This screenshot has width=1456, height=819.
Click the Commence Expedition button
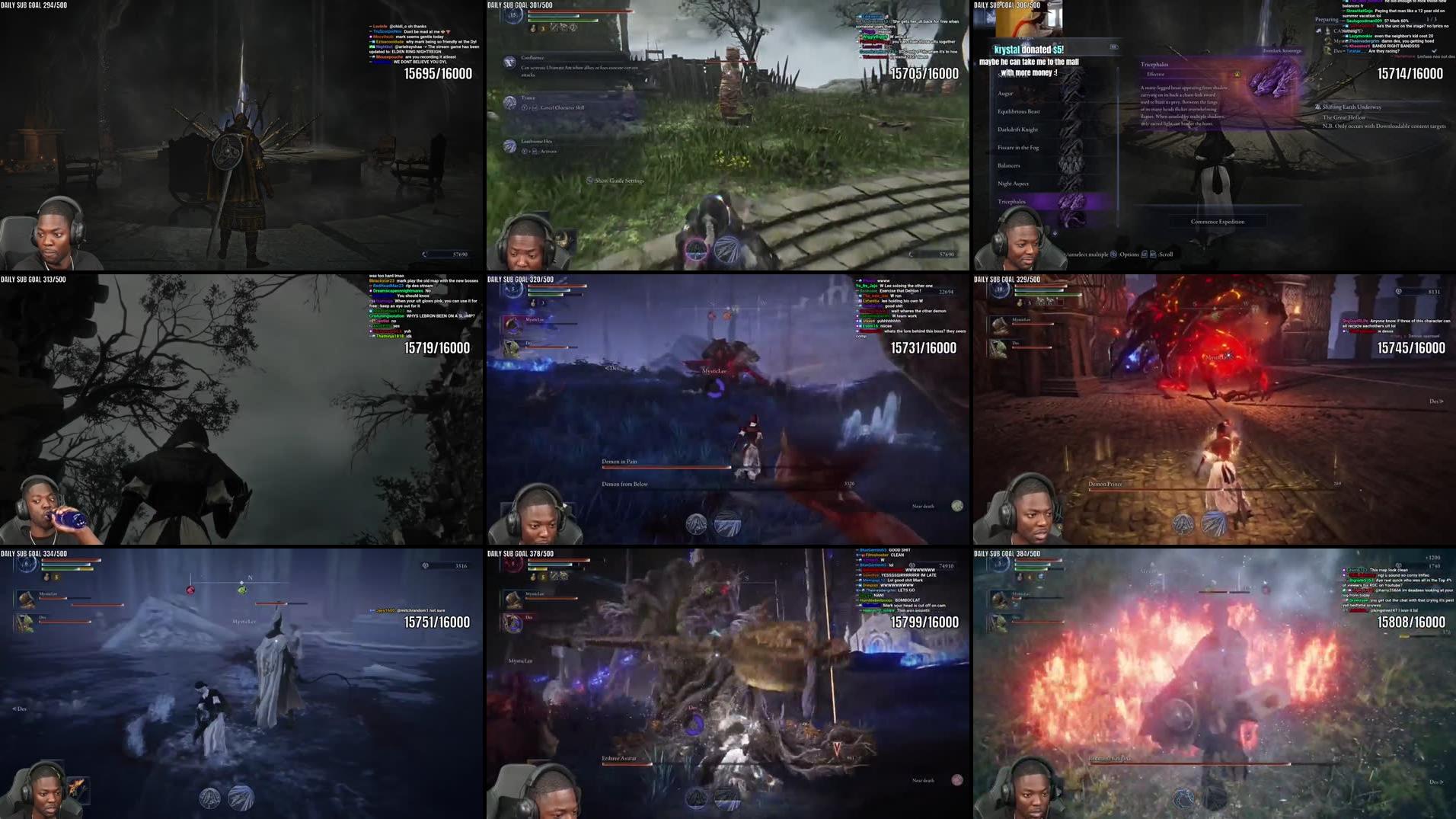pyautogui.click(x=1217, y=222)
